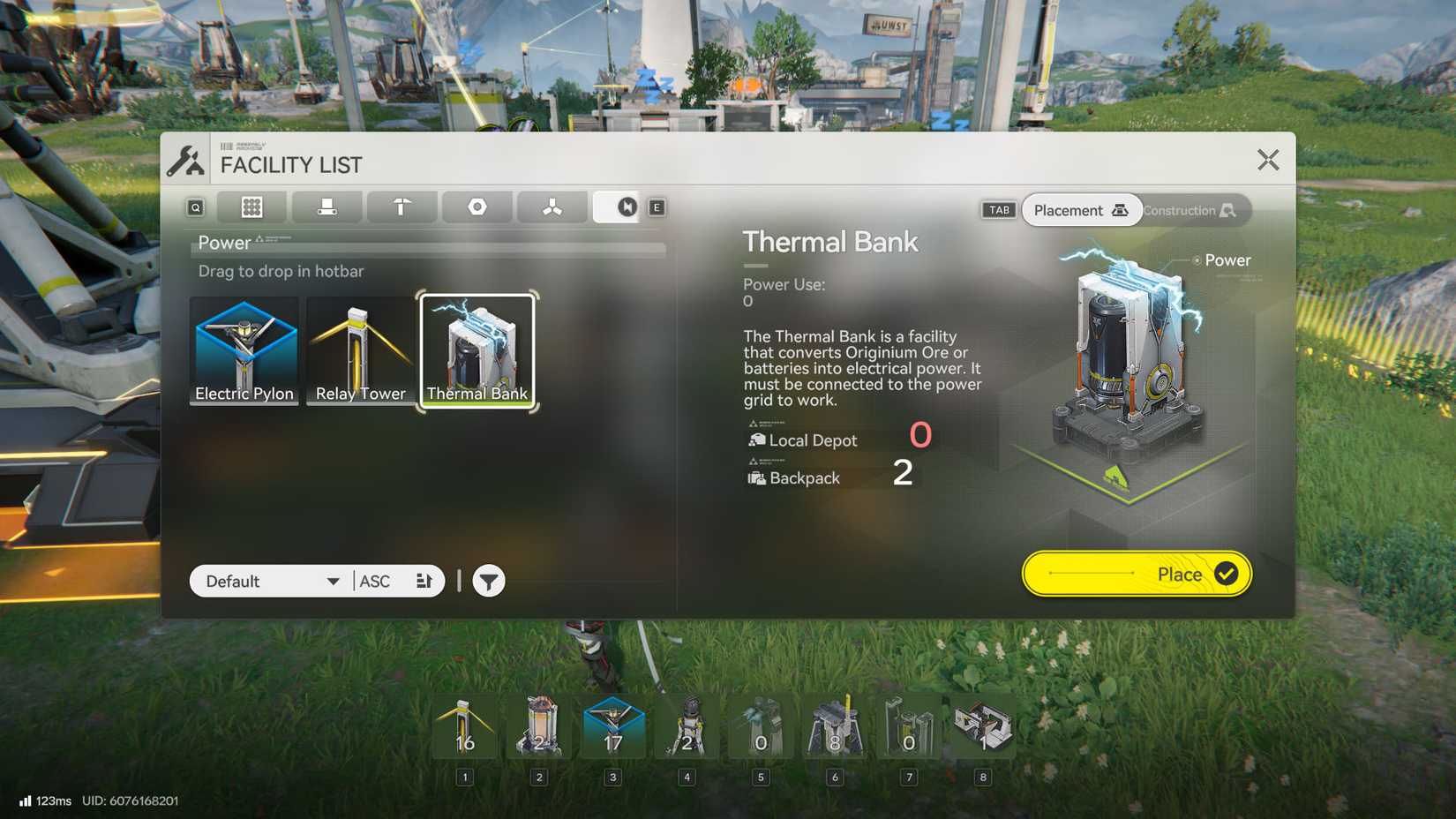
Task: Select the hammer crafting category
Action: point(402,207)
